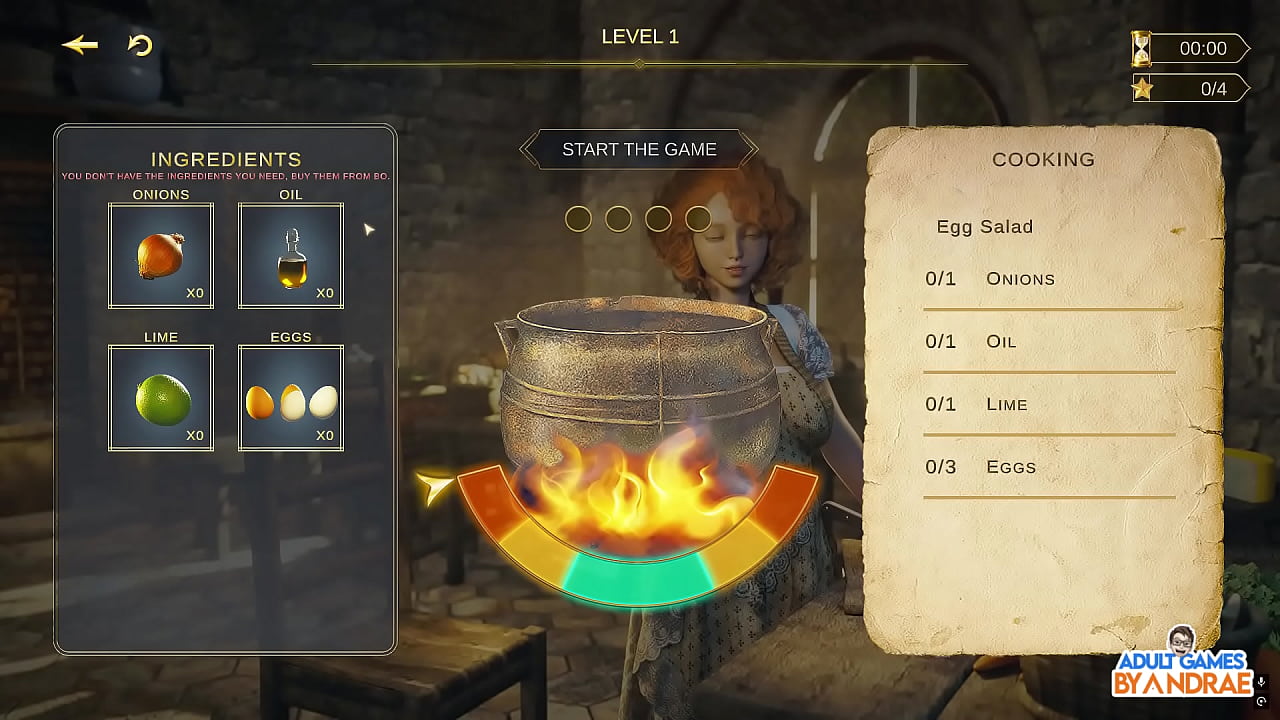Pick the Lime ingredient slot

(x=161, y=398)
